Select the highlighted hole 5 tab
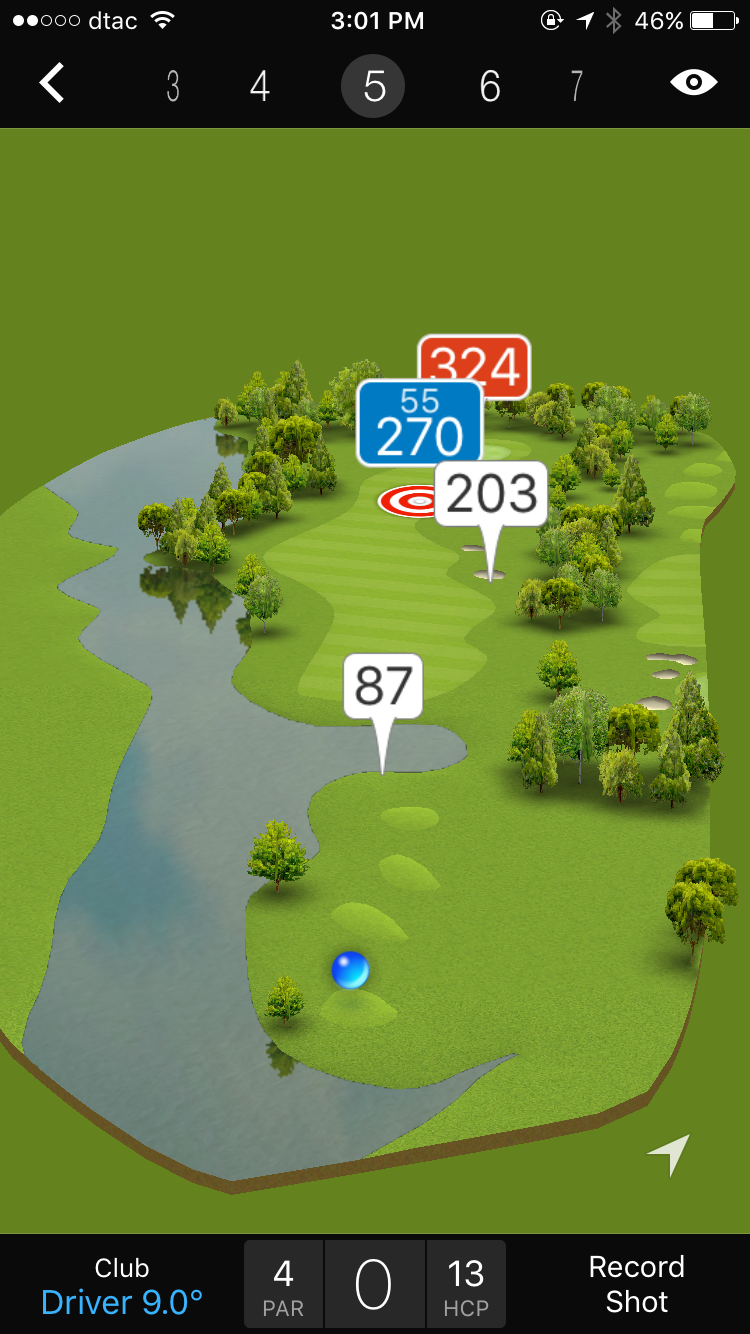This screenshot has width=750, height=1334. 373,87
